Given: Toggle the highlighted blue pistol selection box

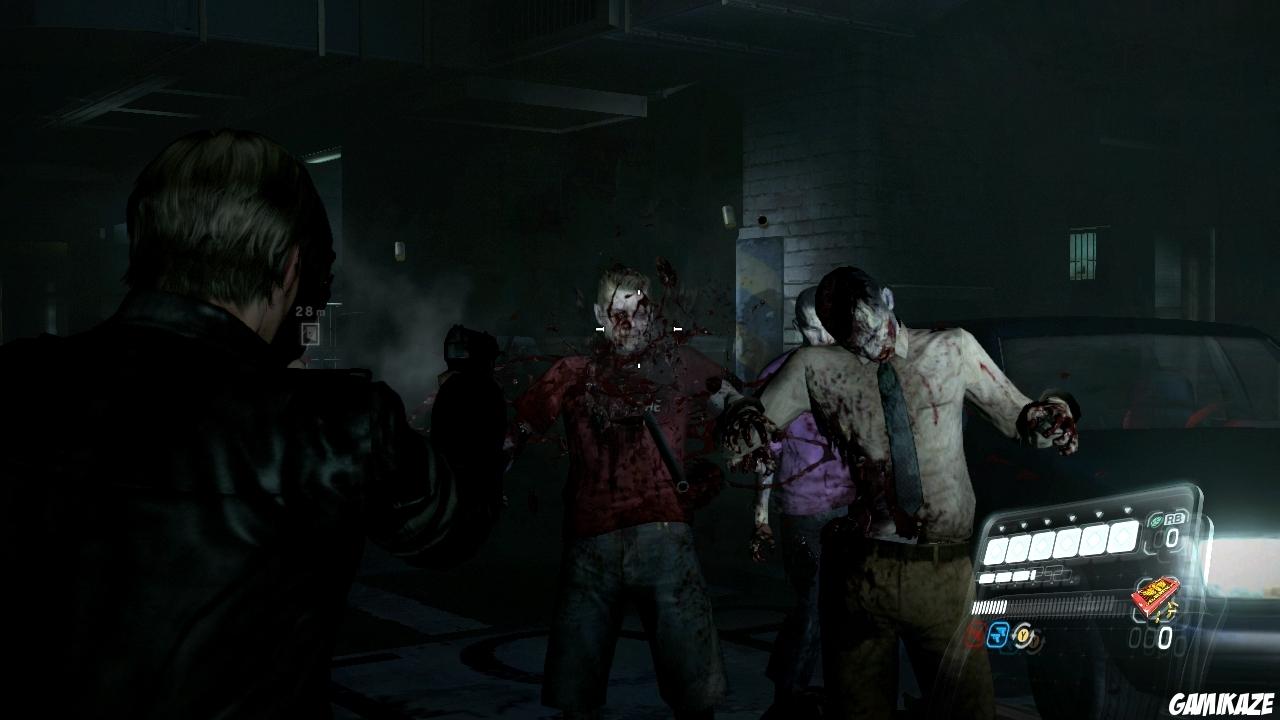Looking at the screenshot, I should pyautogui.click(x=997, y=634).
